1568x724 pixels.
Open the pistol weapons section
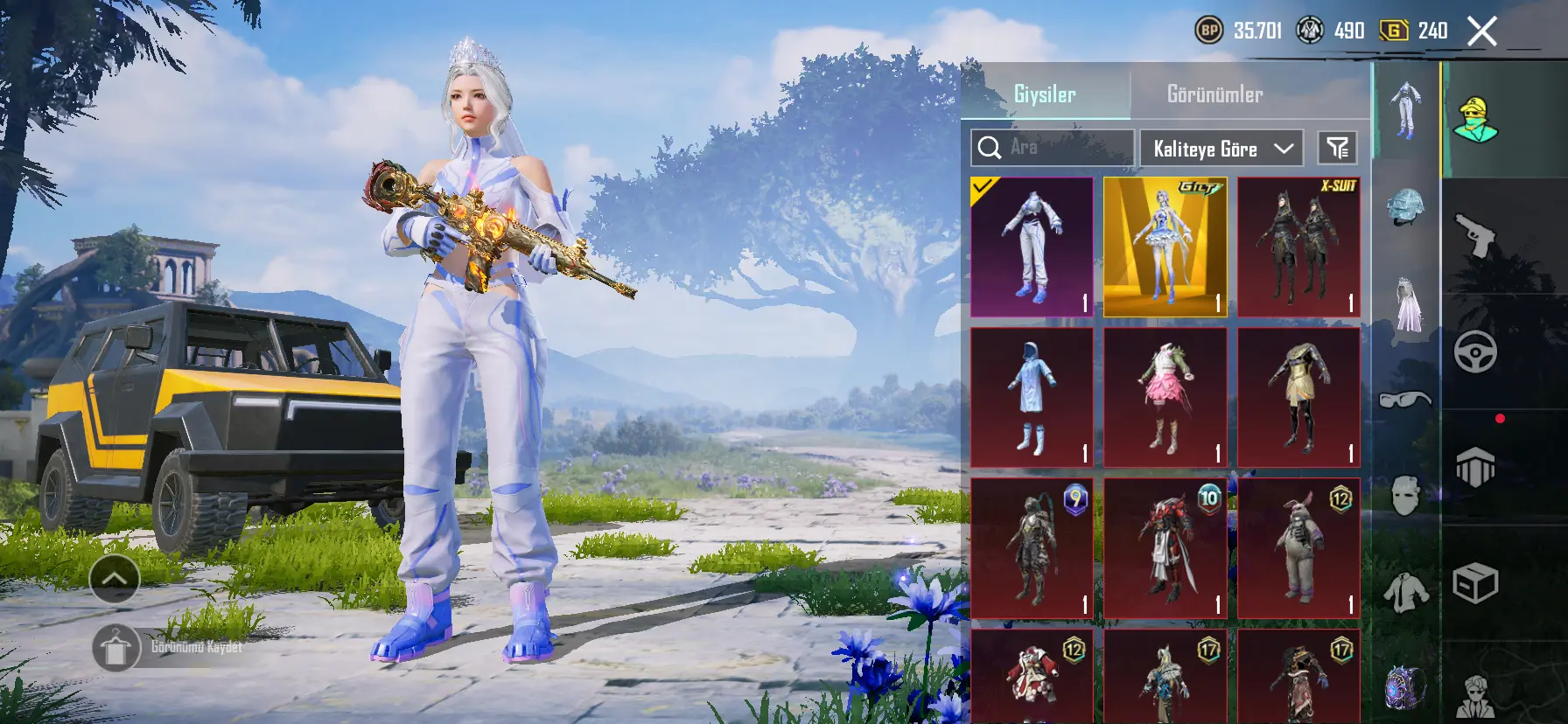1475,234
